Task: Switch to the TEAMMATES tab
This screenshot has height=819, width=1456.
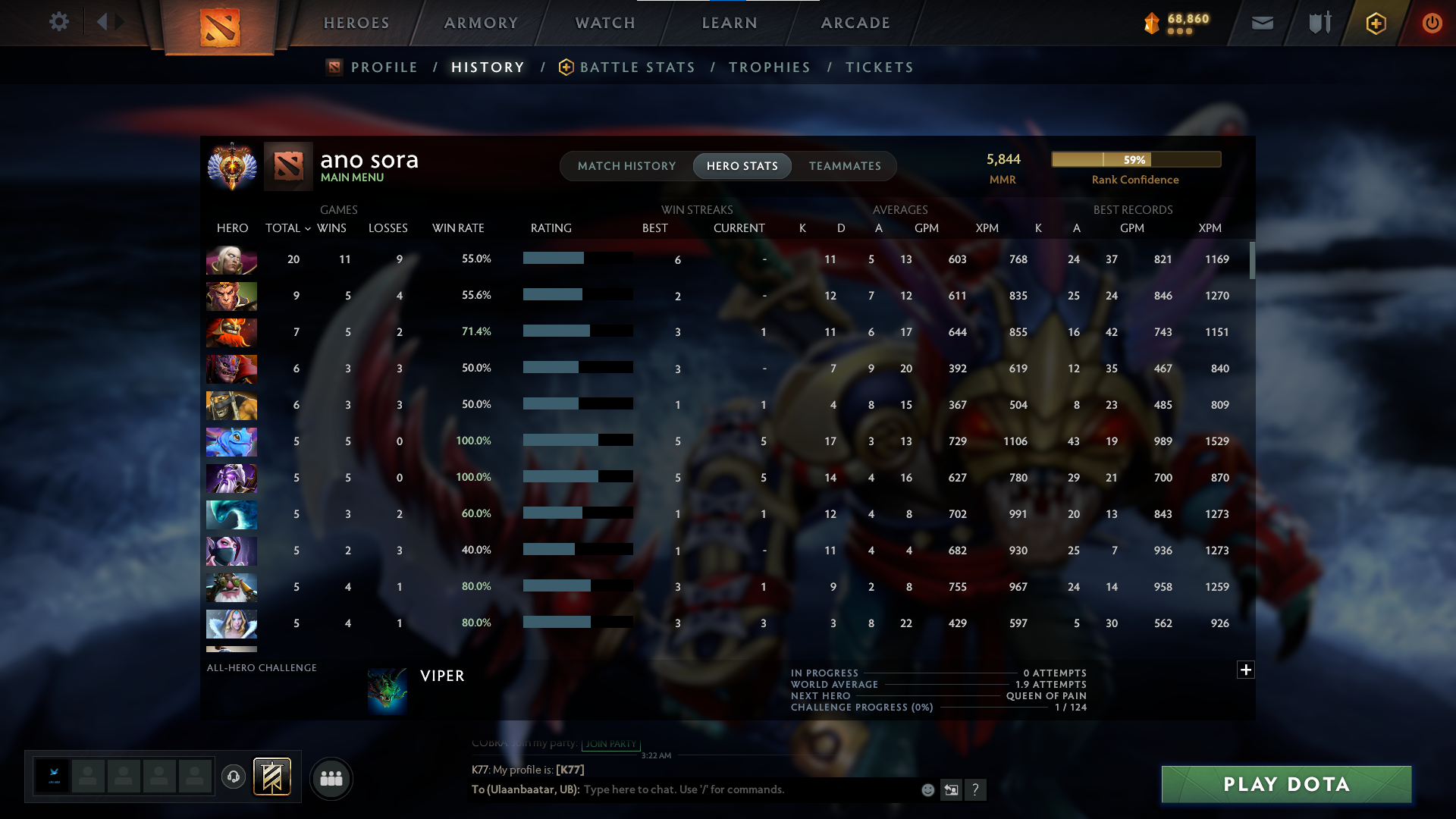Action: pyautogui.click(x=844, y=166)
